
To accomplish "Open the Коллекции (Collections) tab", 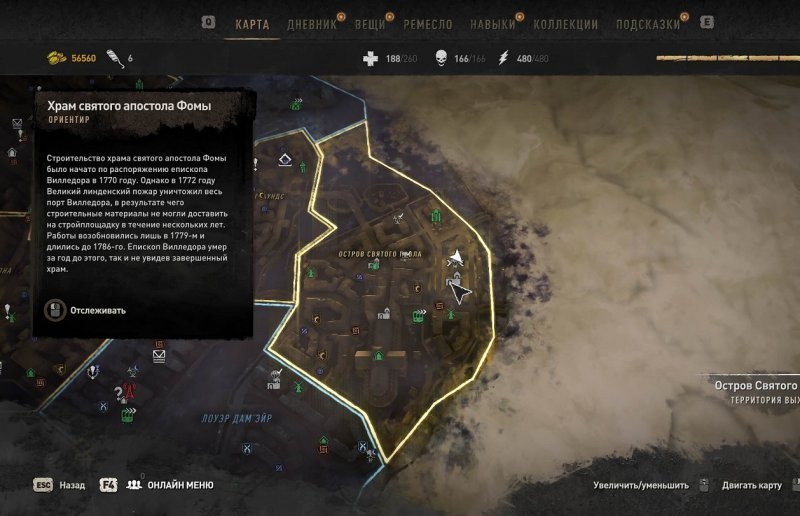I will pos(566,24).
